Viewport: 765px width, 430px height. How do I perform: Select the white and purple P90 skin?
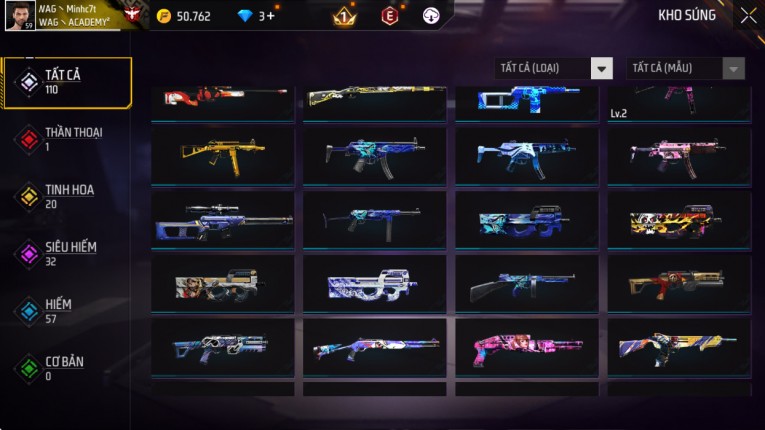[374, 285]
